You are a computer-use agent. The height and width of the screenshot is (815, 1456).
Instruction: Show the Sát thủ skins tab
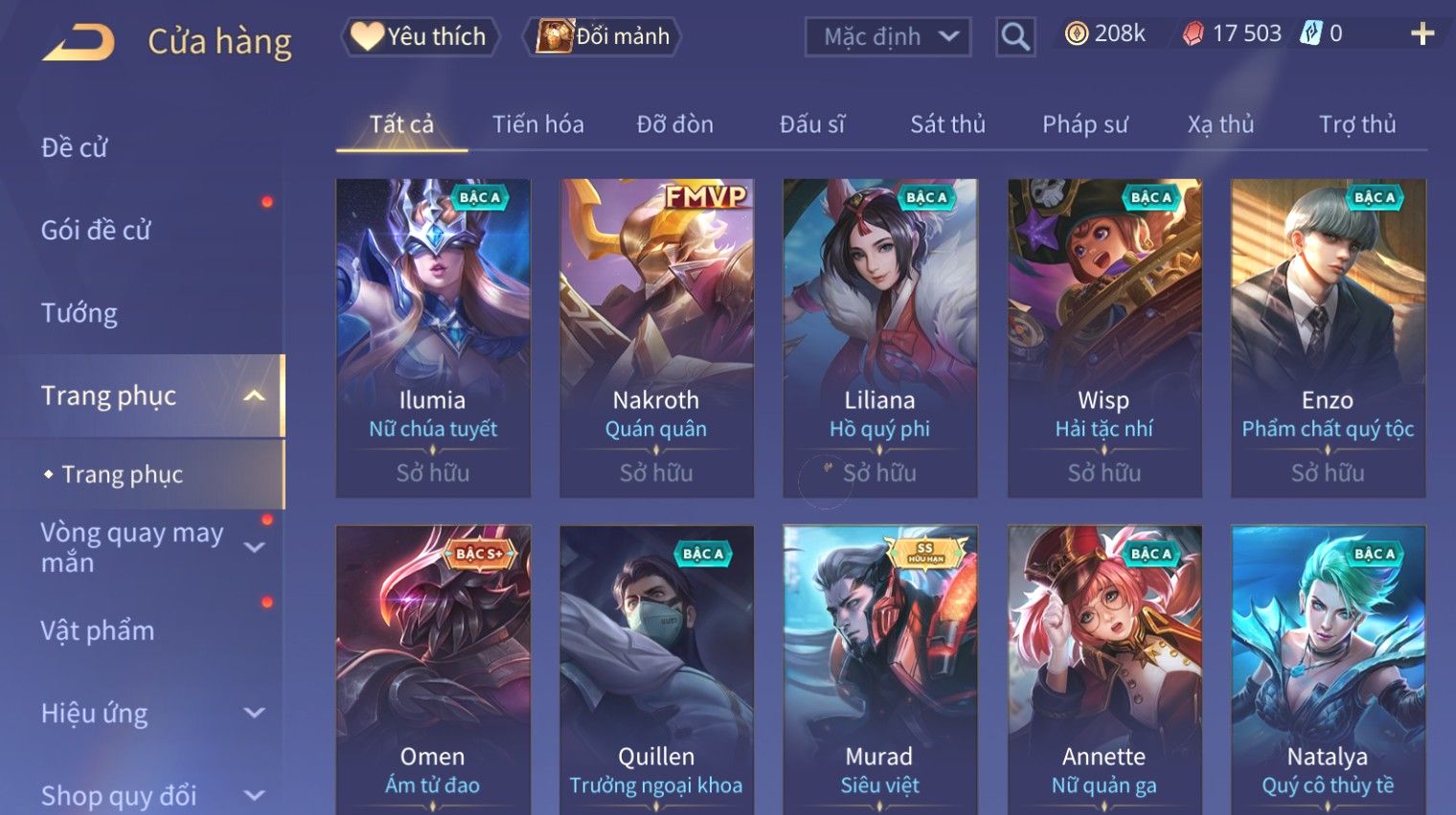[947, 125]
